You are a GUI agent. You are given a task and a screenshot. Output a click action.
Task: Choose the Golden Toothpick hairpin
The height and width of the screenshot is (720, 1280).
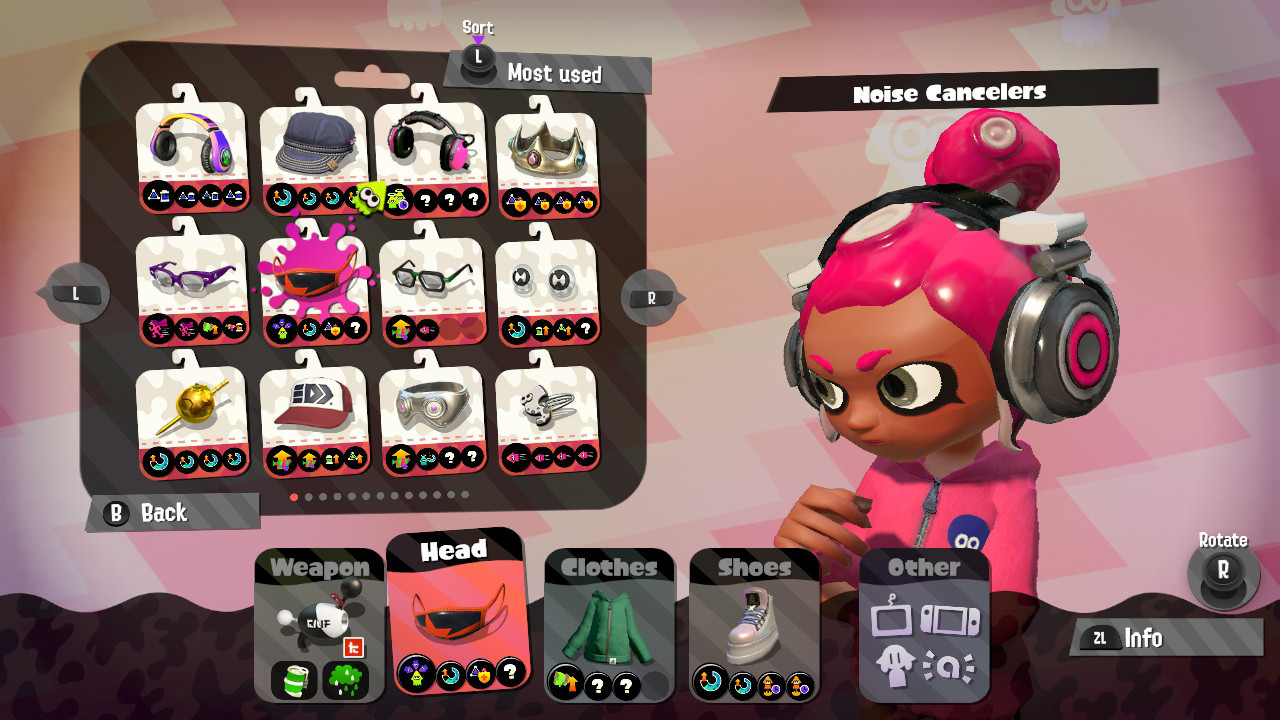pos(192,405)
